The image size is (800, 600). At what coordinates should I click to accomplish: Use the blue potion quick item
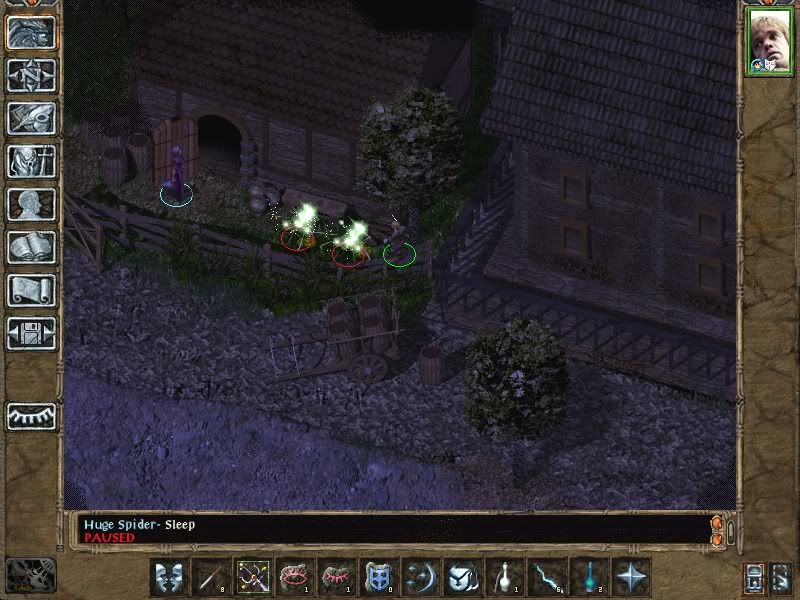click(x=589, y=577)
